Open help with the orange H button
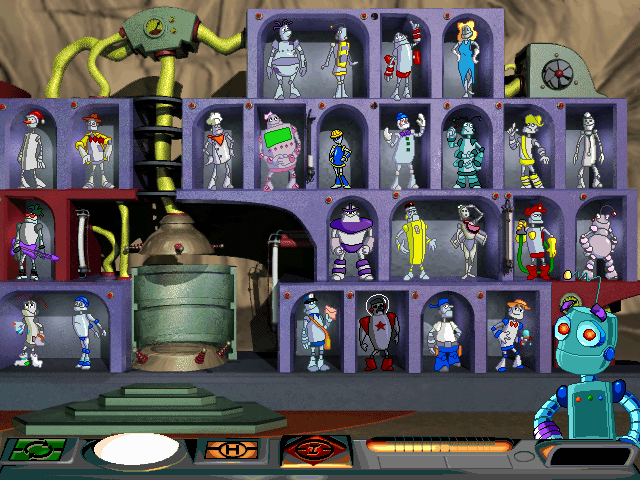Image resolution: width=640 pixels, height=480 pixels. (x=230, y=450)
